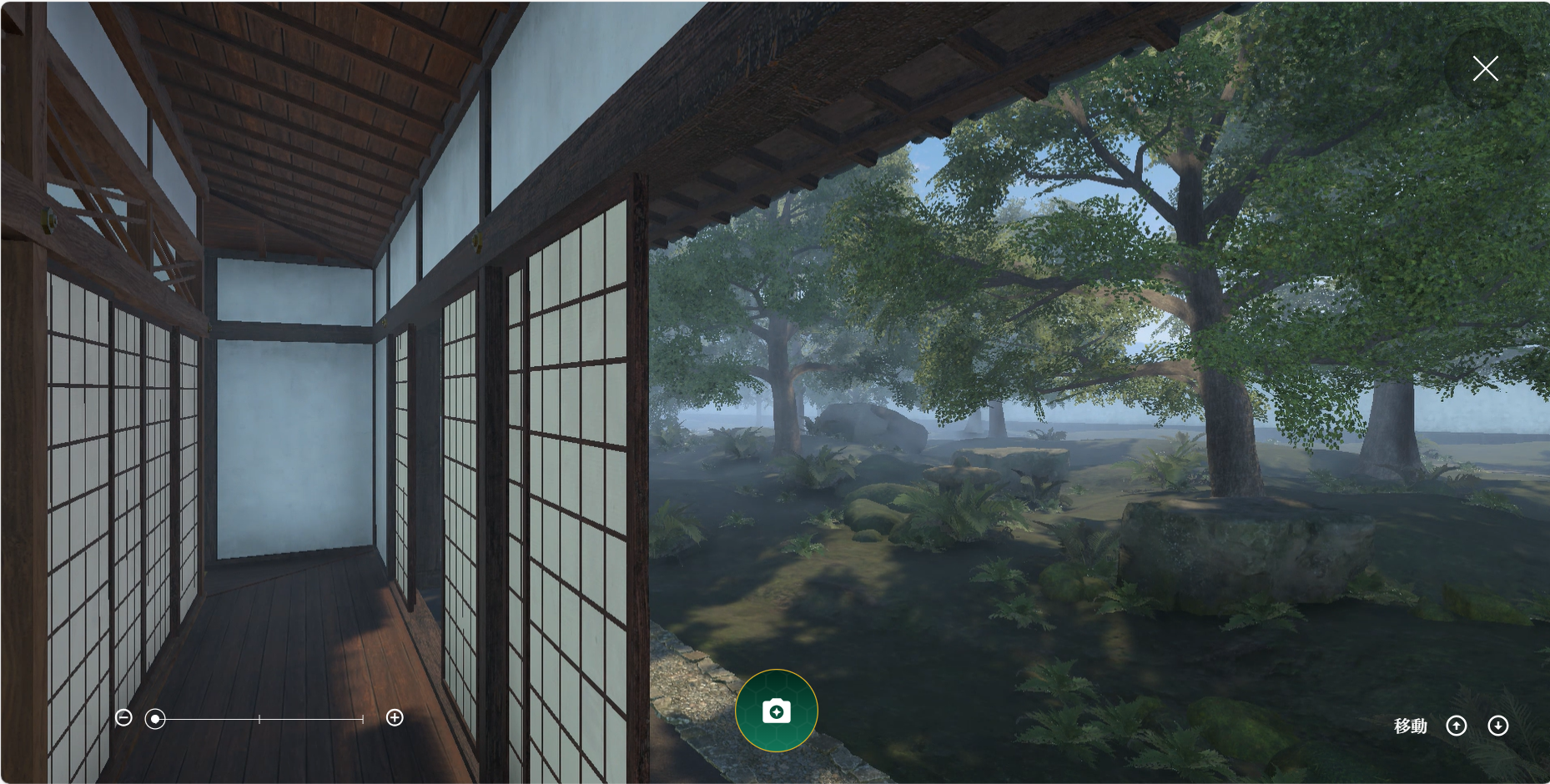Activate the circled up-arrow near 移動
The width and height of the screenshot is (1550, 784).
[x=1457, y=726]
